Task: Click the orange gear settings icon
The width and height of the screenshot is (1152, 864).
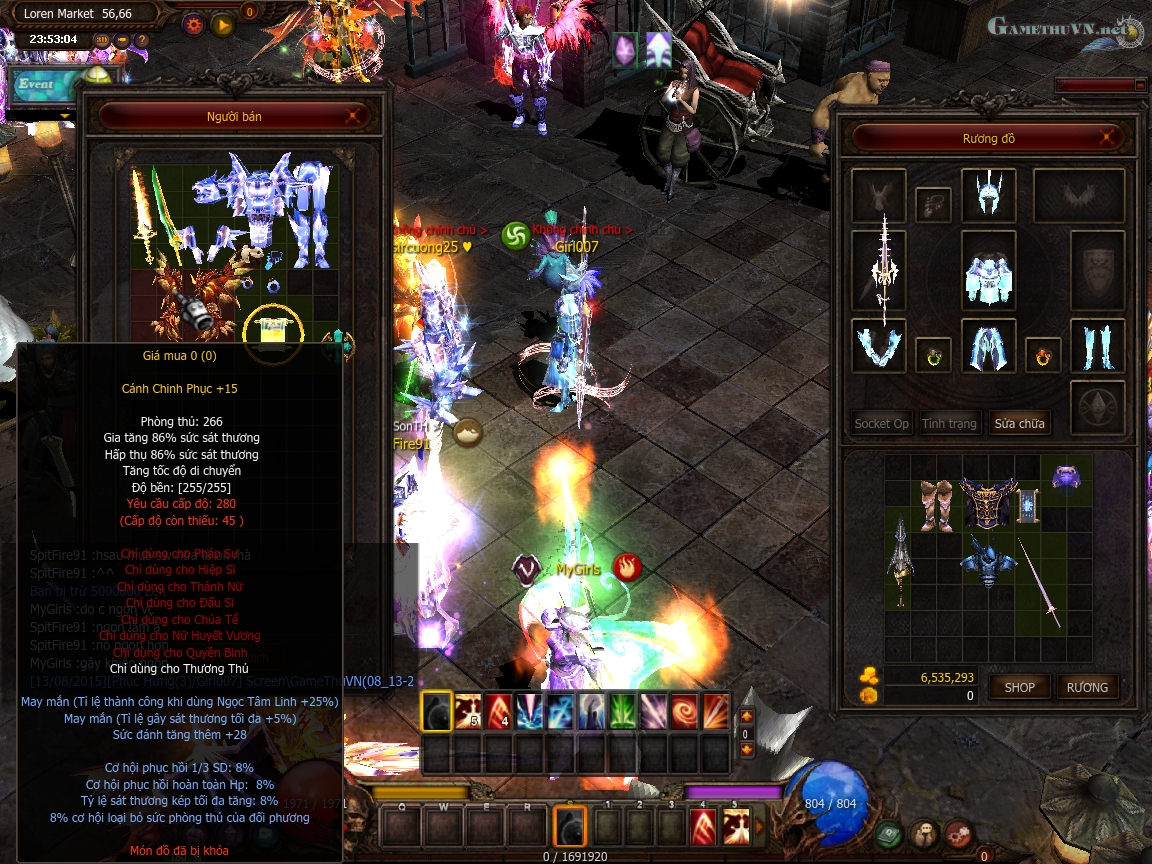Action: (194, 25)
